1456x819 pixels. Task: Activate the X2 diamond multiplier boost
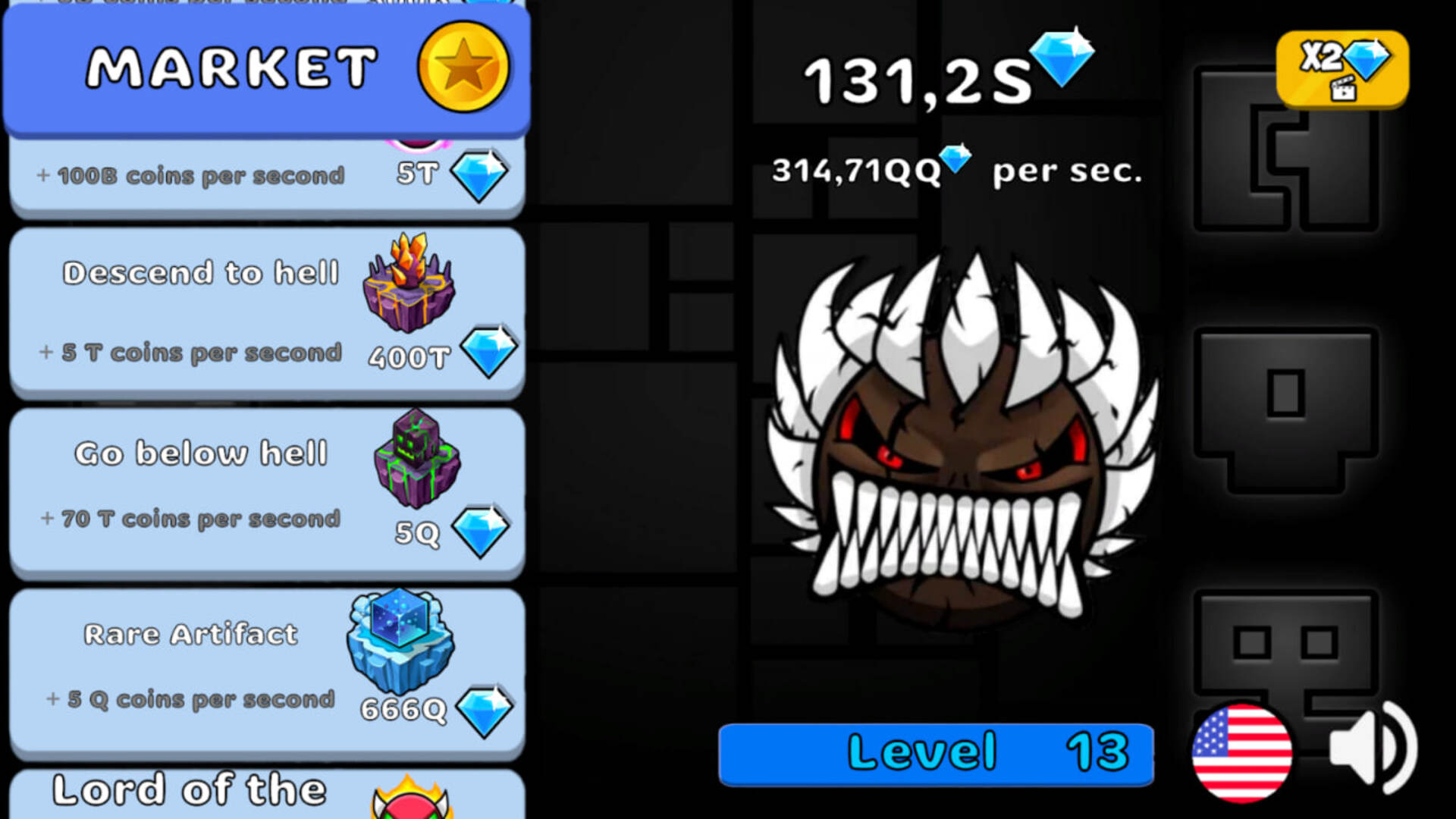coord(1341,68)
